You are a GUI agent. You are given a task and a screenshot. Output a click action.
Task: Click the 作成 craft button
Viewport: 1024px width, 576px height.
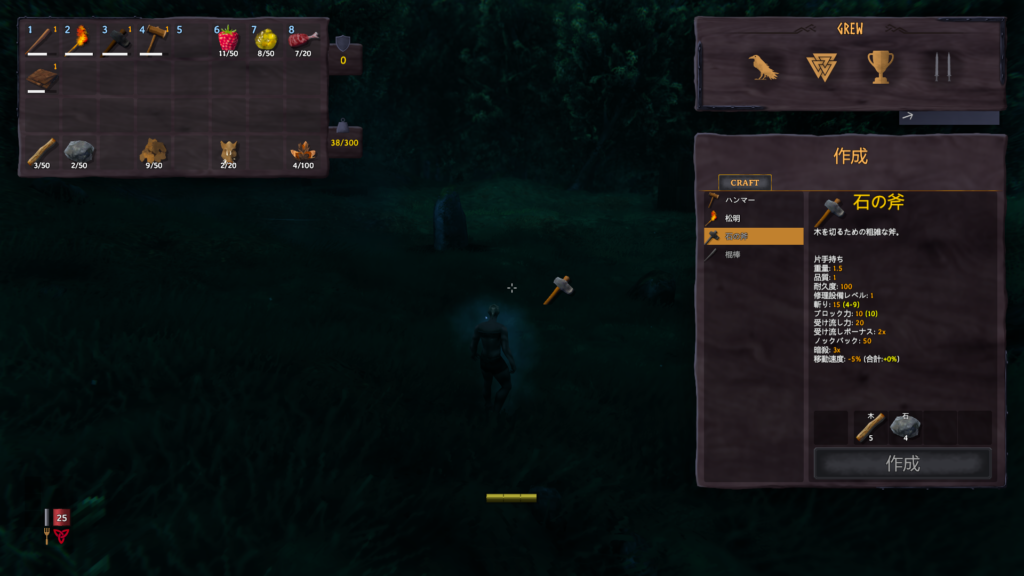pos(902,463)
